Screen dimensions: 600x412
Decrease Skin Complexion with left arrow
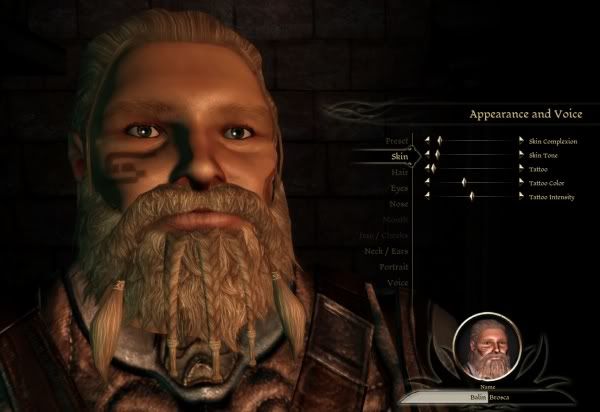[427, 141]
